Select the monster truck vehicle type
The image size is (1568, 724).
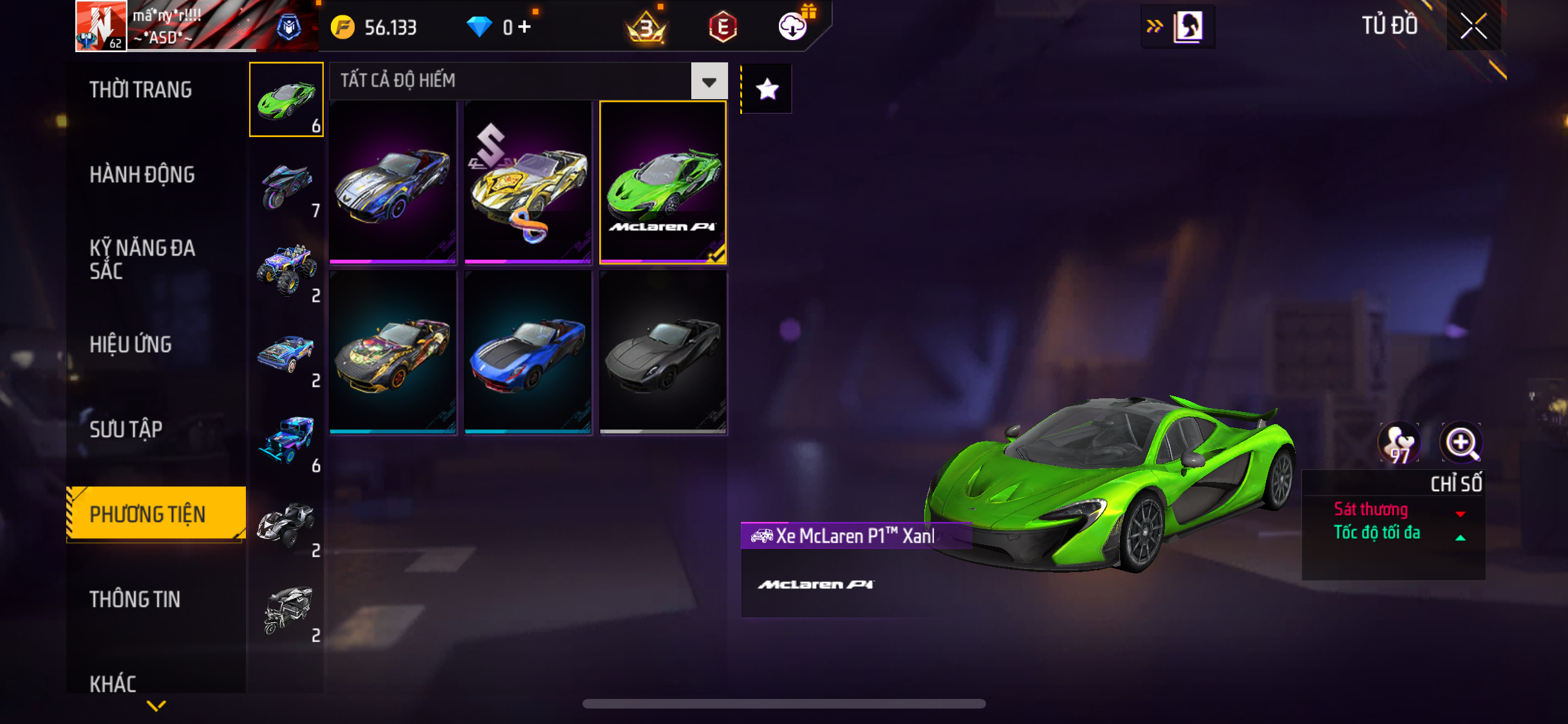(286, 271)
